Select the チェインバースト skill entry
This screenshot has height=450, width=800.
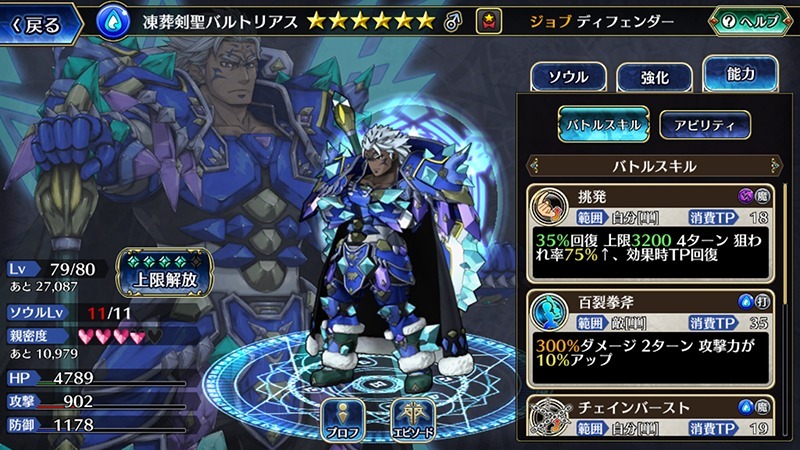point(655,417)
